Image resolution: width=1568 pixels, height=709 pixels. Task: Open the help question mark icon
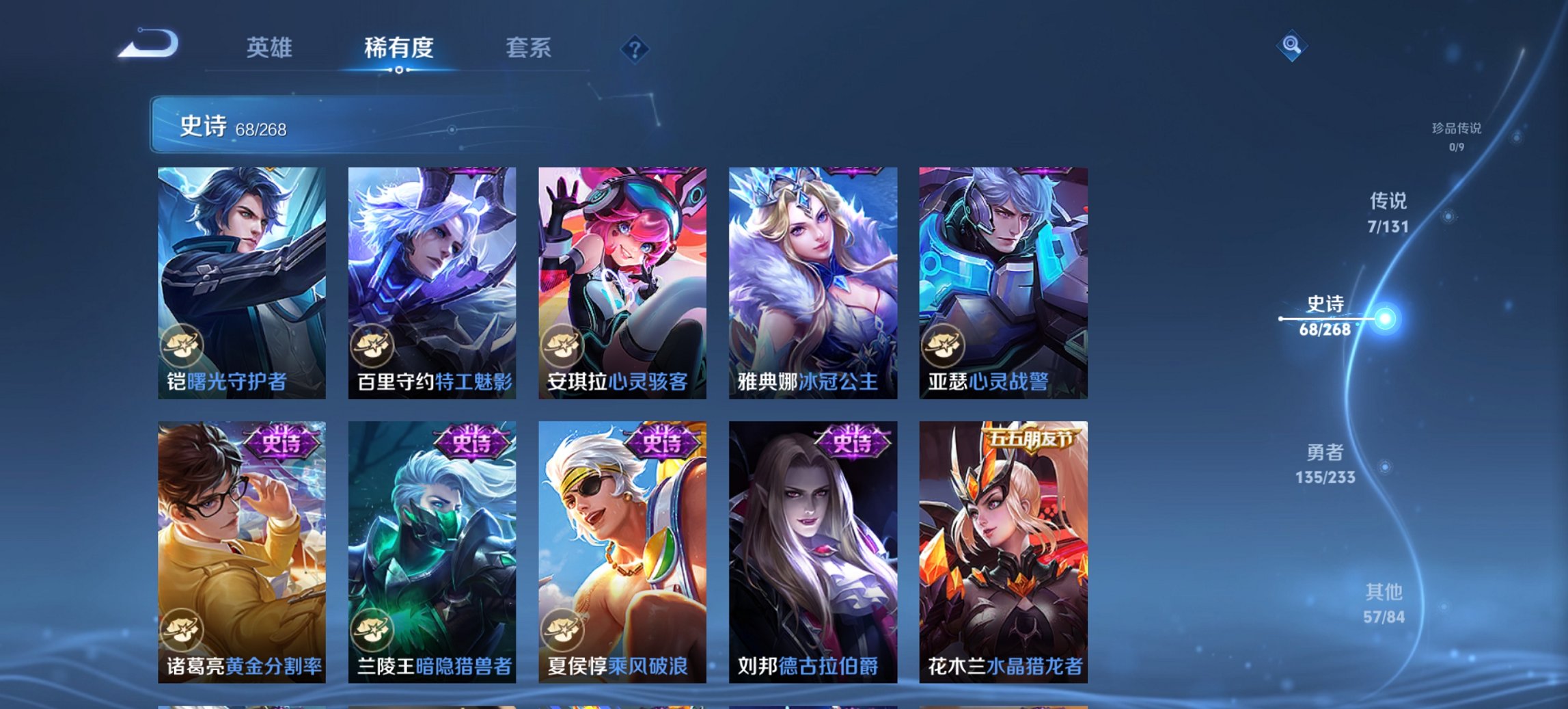[x=635, y=48]
